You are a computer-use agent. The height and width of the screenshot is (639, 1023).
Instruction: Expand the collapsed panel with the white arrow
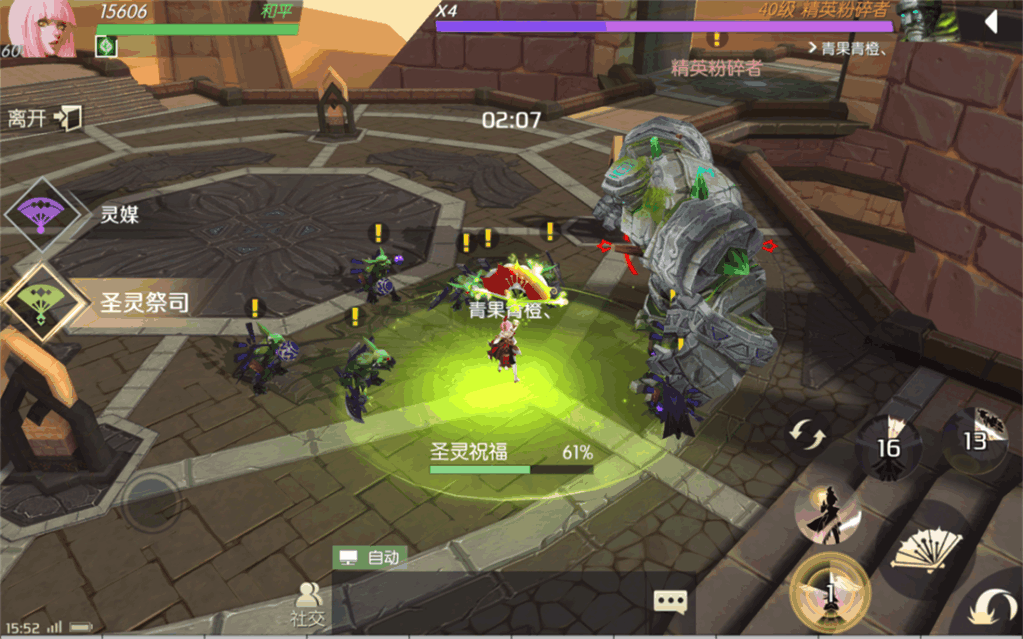[x=991, y=22]
